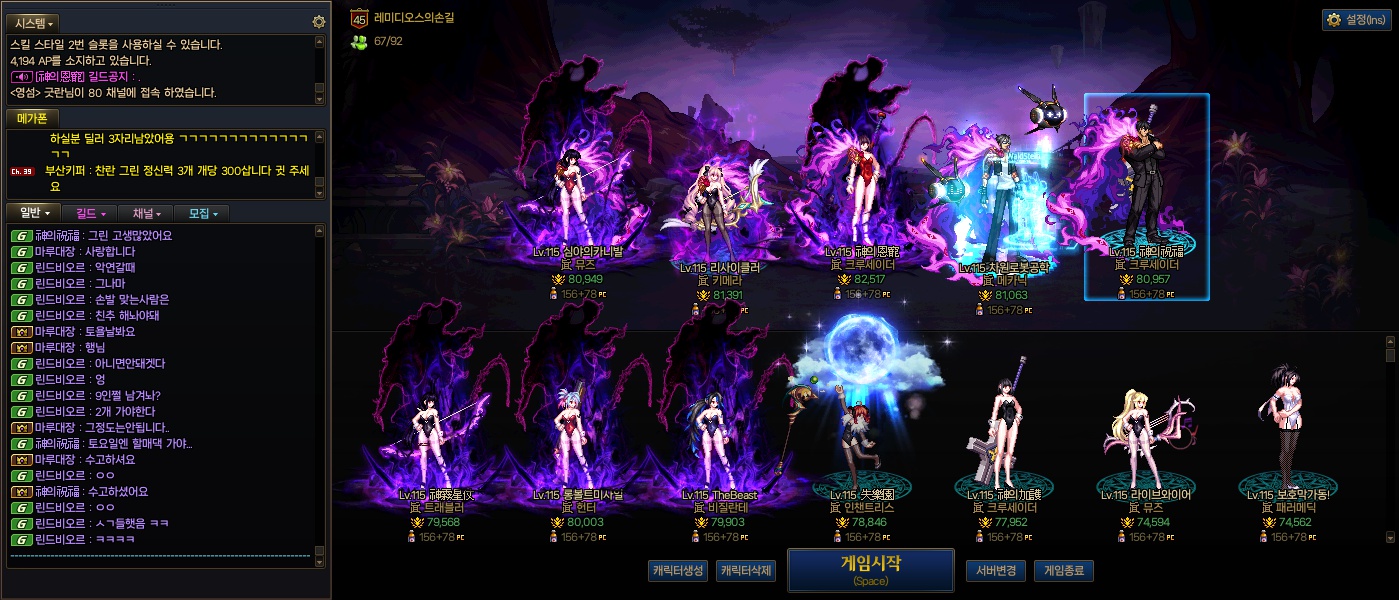Open 캐릭터생성 to create a character
1399x600 pixels.
click(x=678, y=571)
